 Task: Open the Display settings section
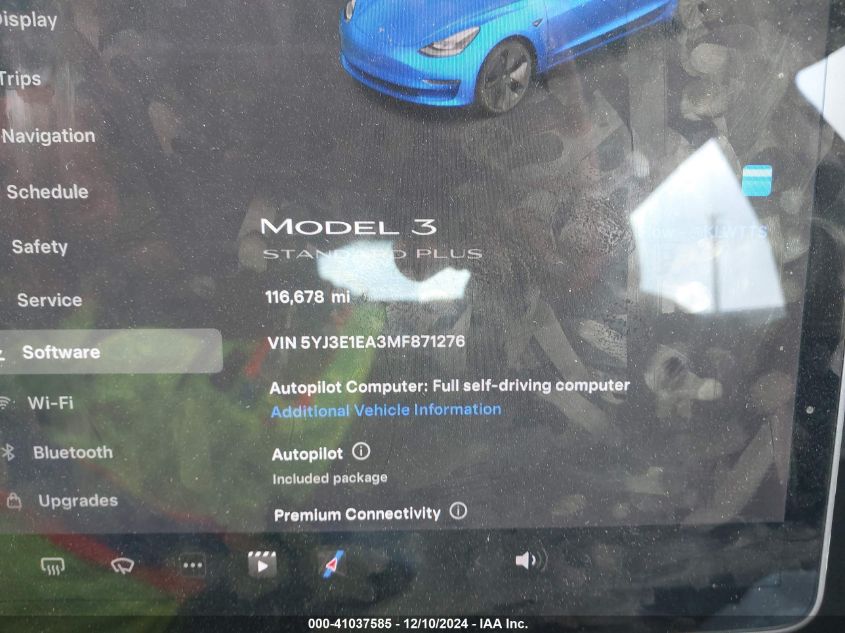28,20
